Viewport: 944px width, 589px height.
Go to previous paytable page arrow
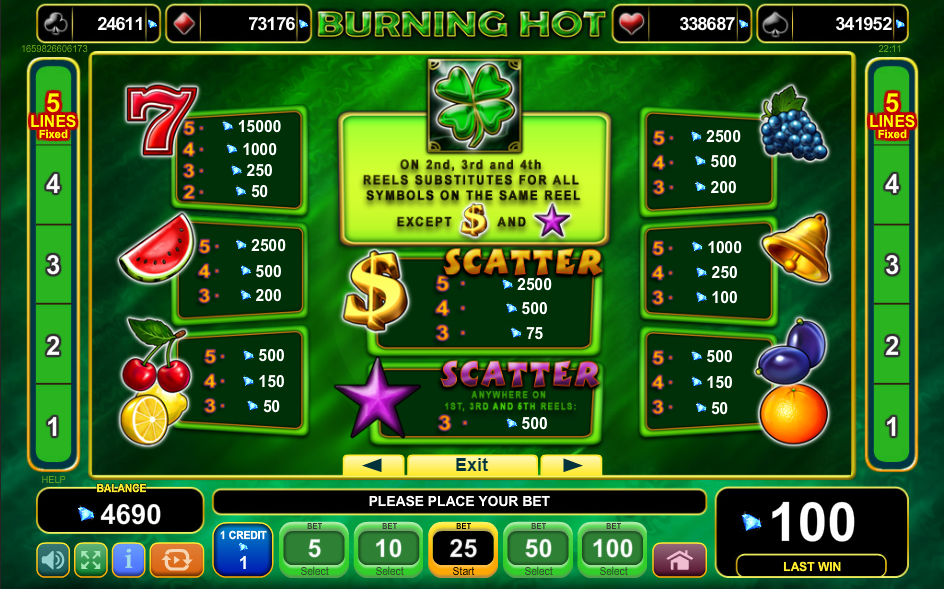click(373, 465)
